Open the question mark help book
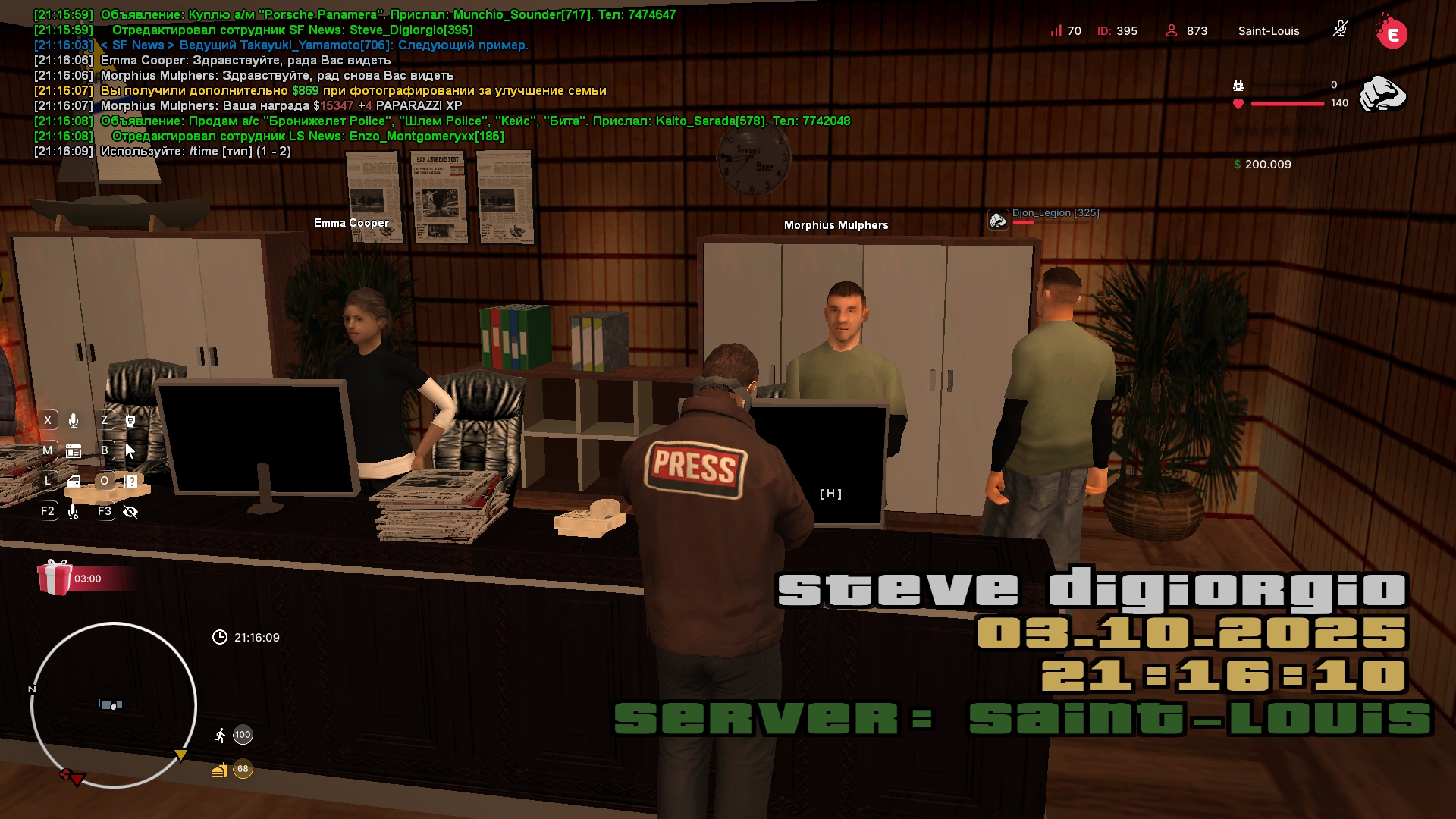 [x=130, y=482]
